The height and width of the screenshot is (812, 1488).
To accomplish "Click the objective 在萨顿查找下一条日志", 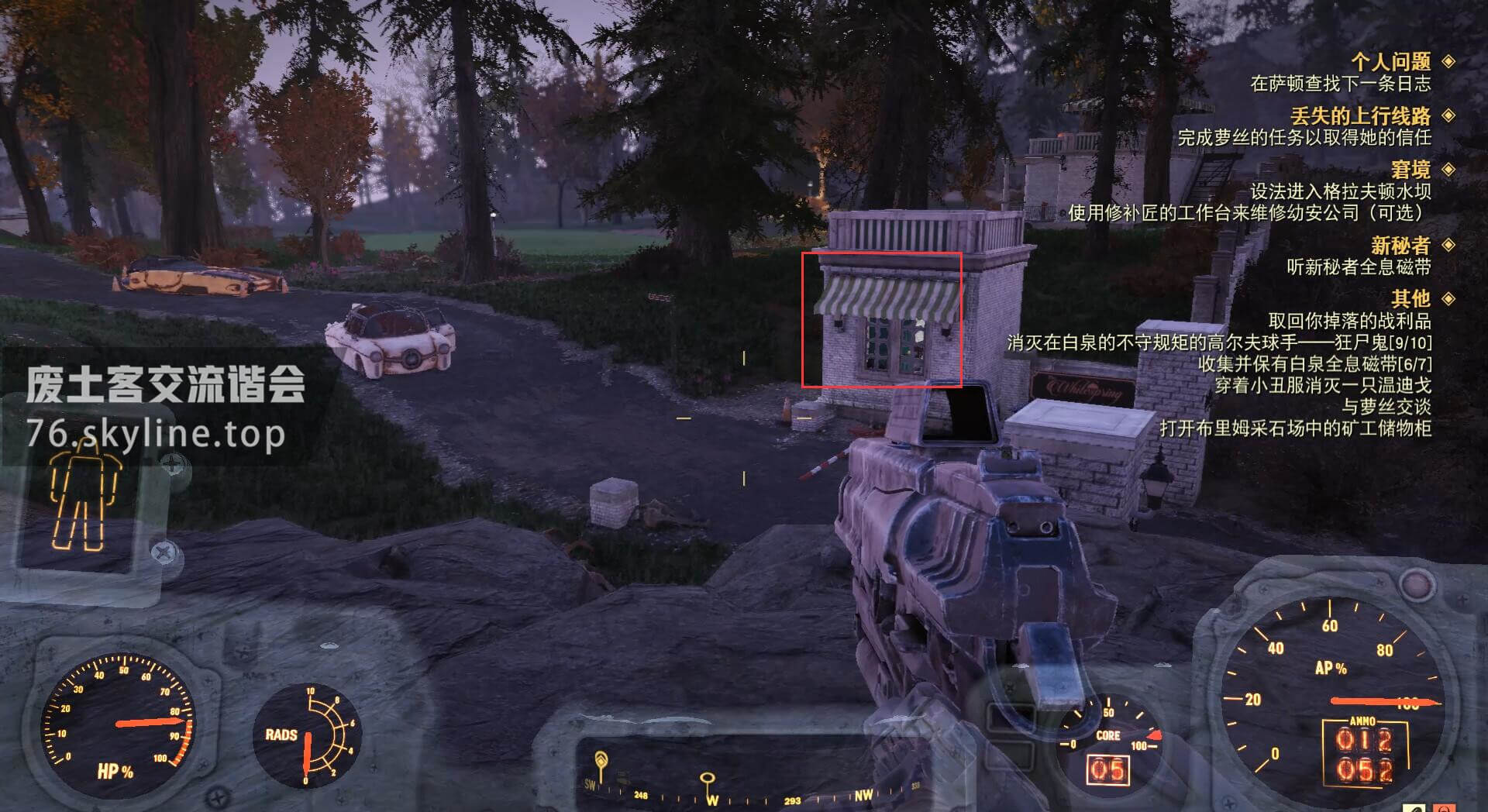I will [1340, 83].
